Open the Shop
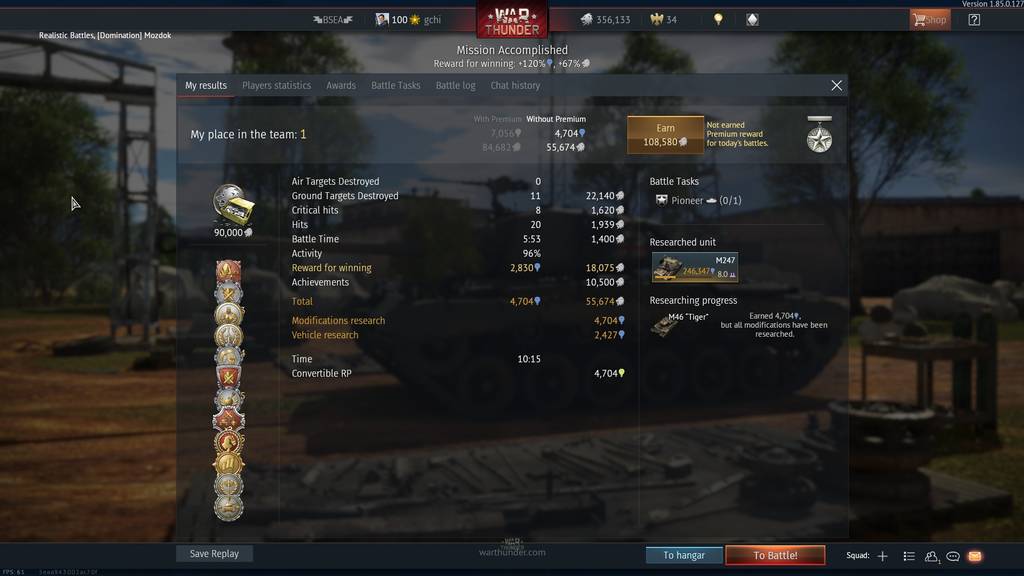Image resolution: width=1024 pixels, height=576 pixels. 929,19
